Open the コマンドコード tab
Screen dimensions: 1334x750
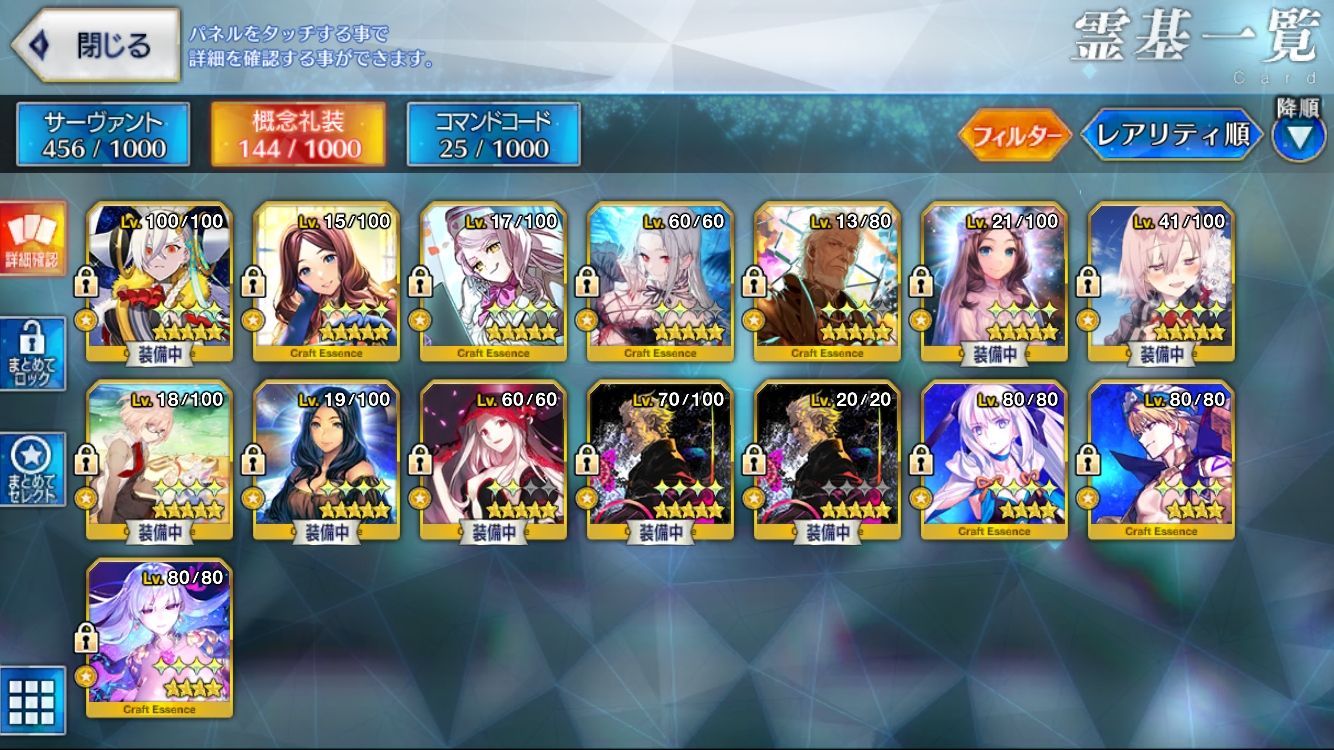(493, 135)
